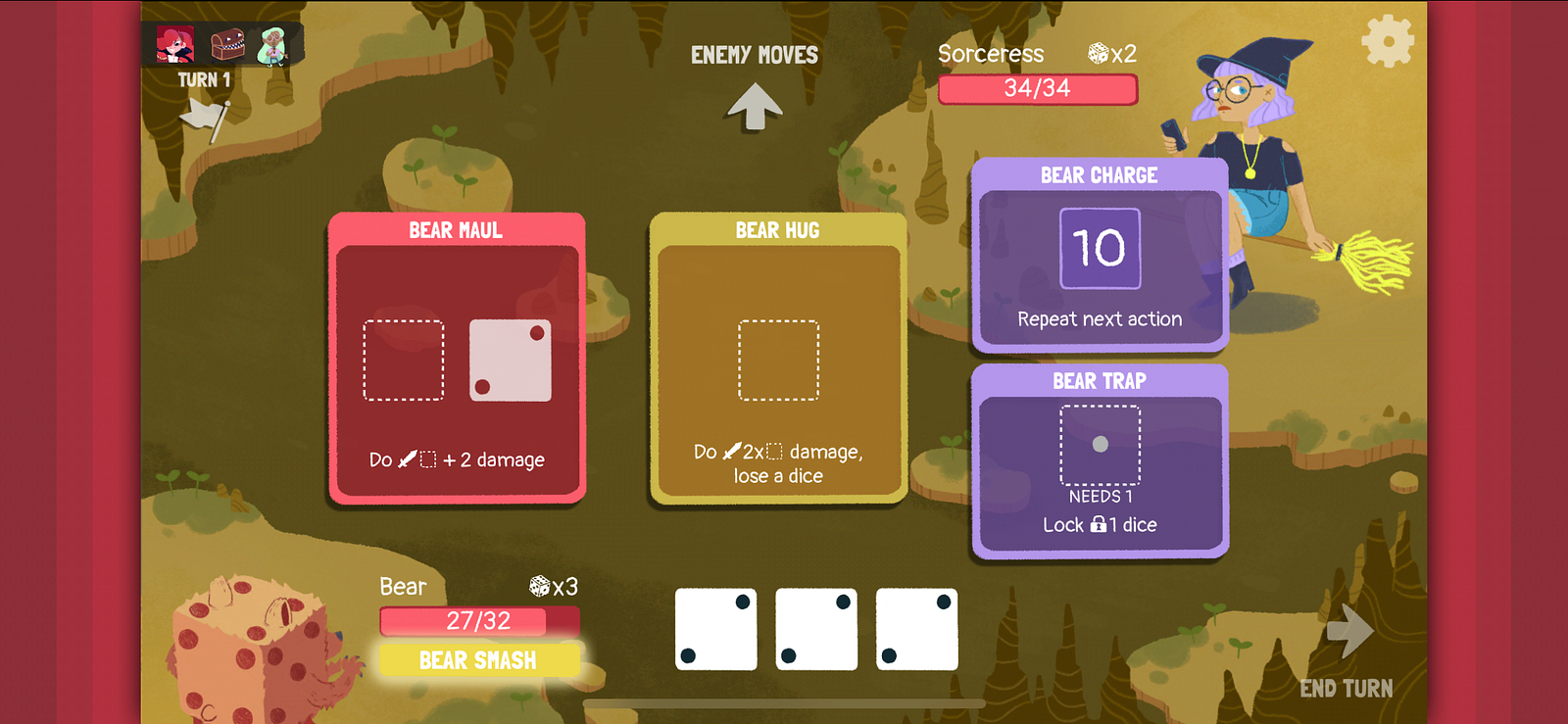The image size is (1568, 724).
Task: Activate the Bear Smash limit break
Action: pos(478,660)
